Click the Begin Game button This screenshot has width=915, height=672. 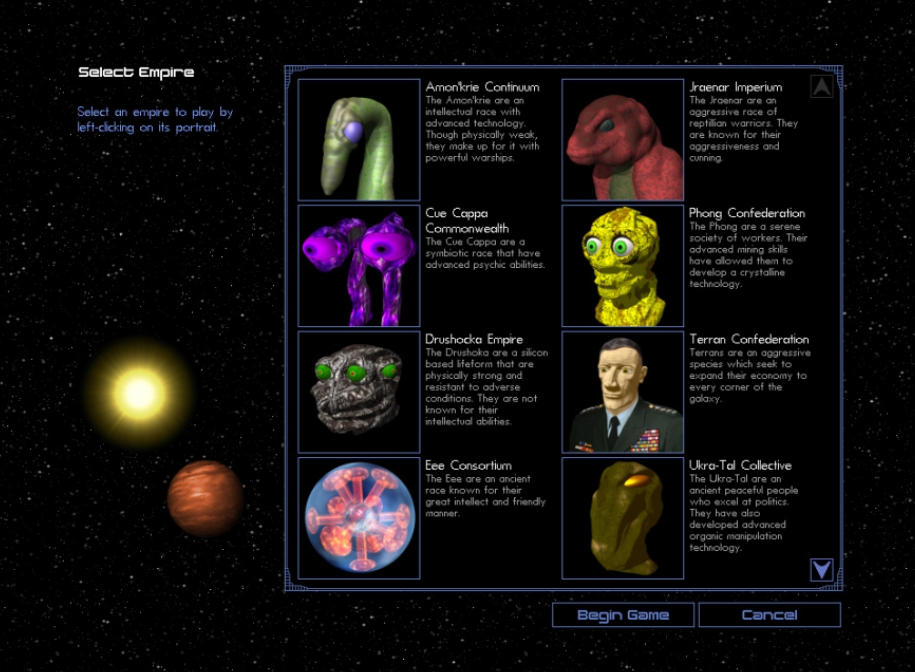tap(623, 615)
